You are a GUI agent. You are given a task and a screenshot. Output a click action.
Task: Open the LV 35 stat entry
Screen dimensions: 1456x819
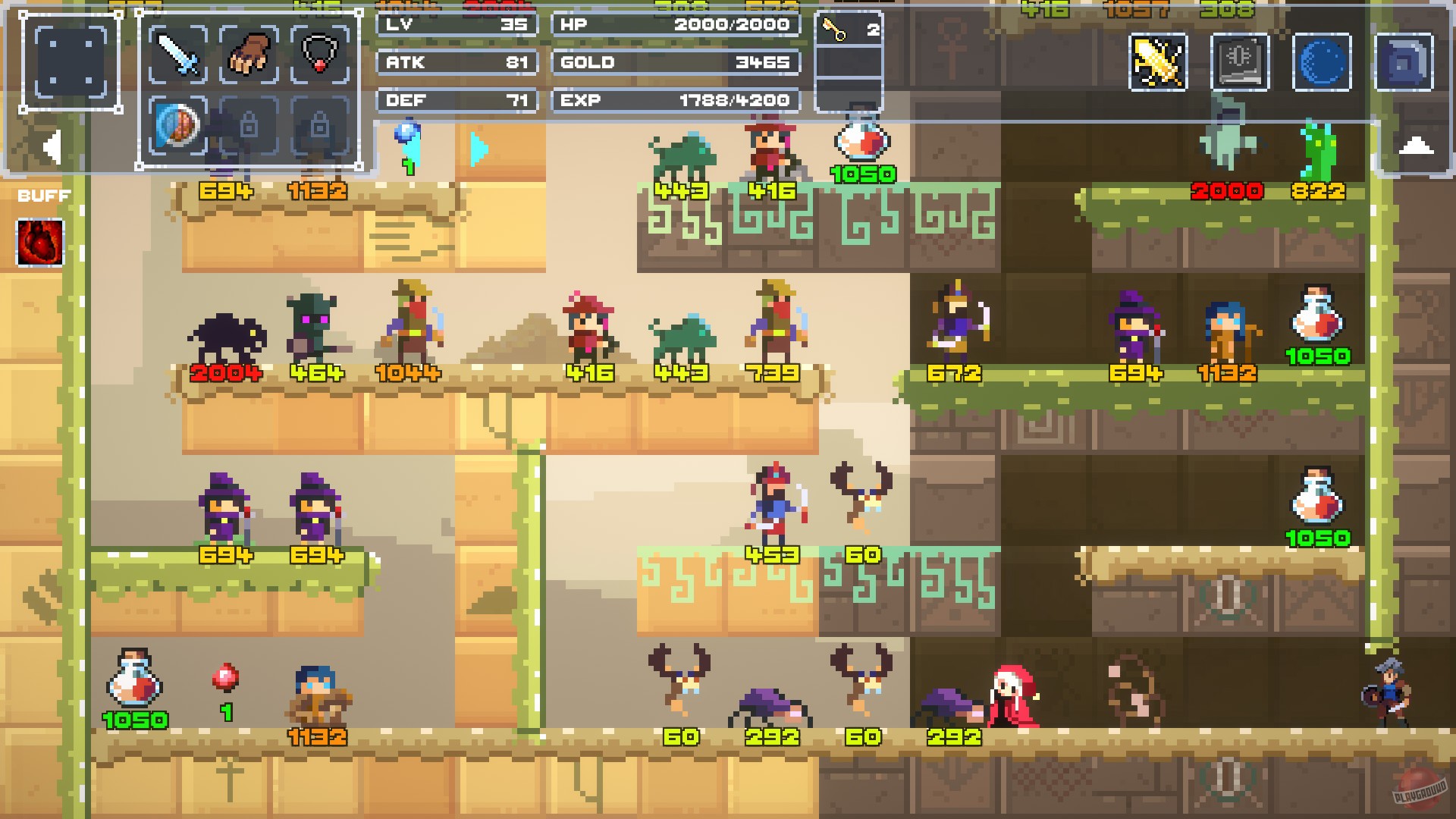456,25
